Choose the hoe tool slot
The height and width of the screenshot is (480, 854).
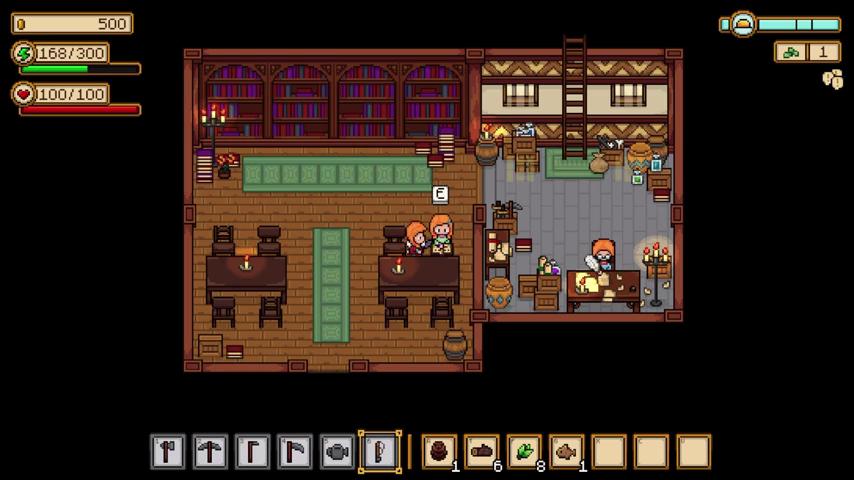tap(252, 452)
